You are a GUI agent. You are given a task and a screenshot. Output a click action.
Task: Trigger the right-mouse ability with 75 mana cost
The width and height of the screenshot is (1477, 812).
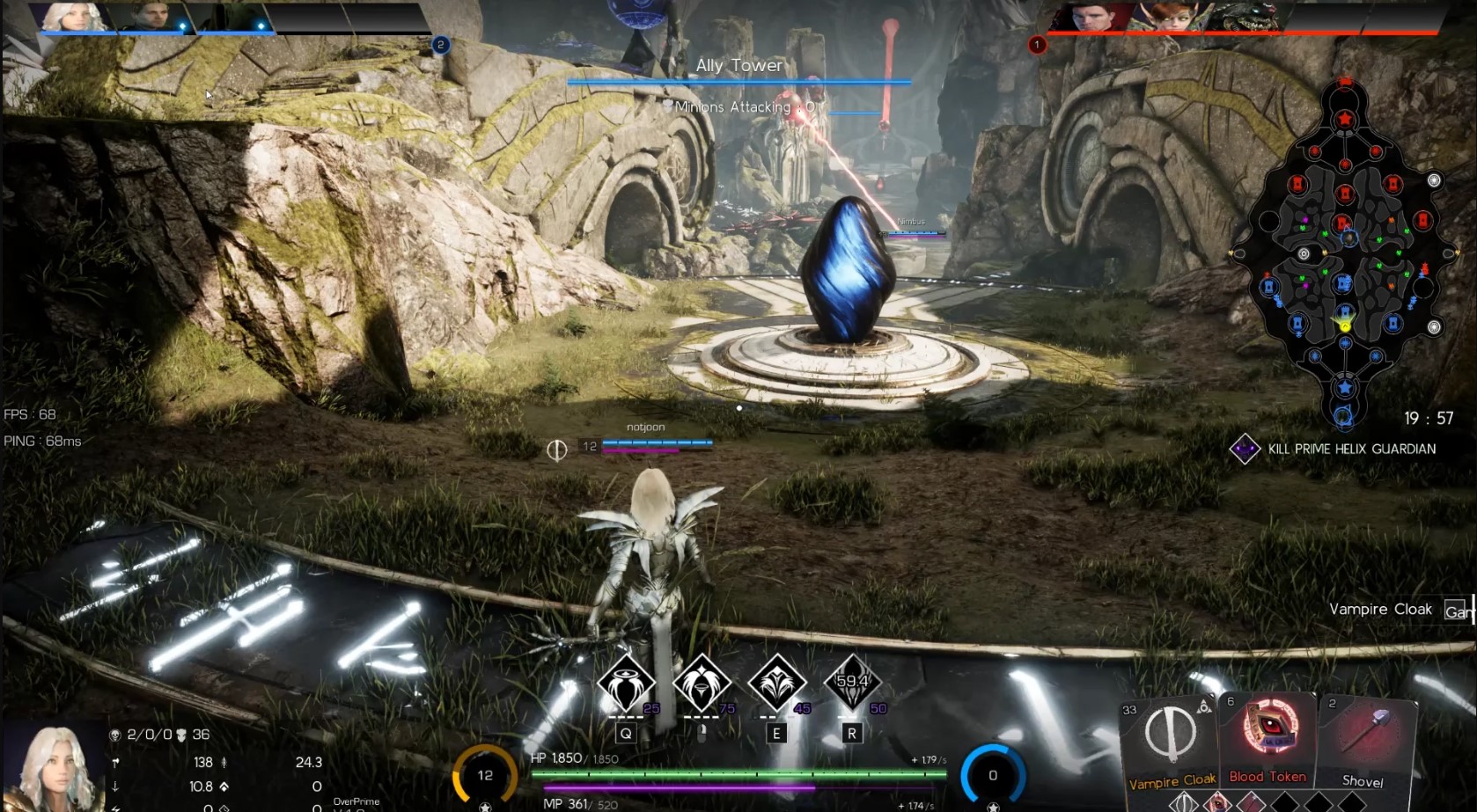tap(702, 683)
